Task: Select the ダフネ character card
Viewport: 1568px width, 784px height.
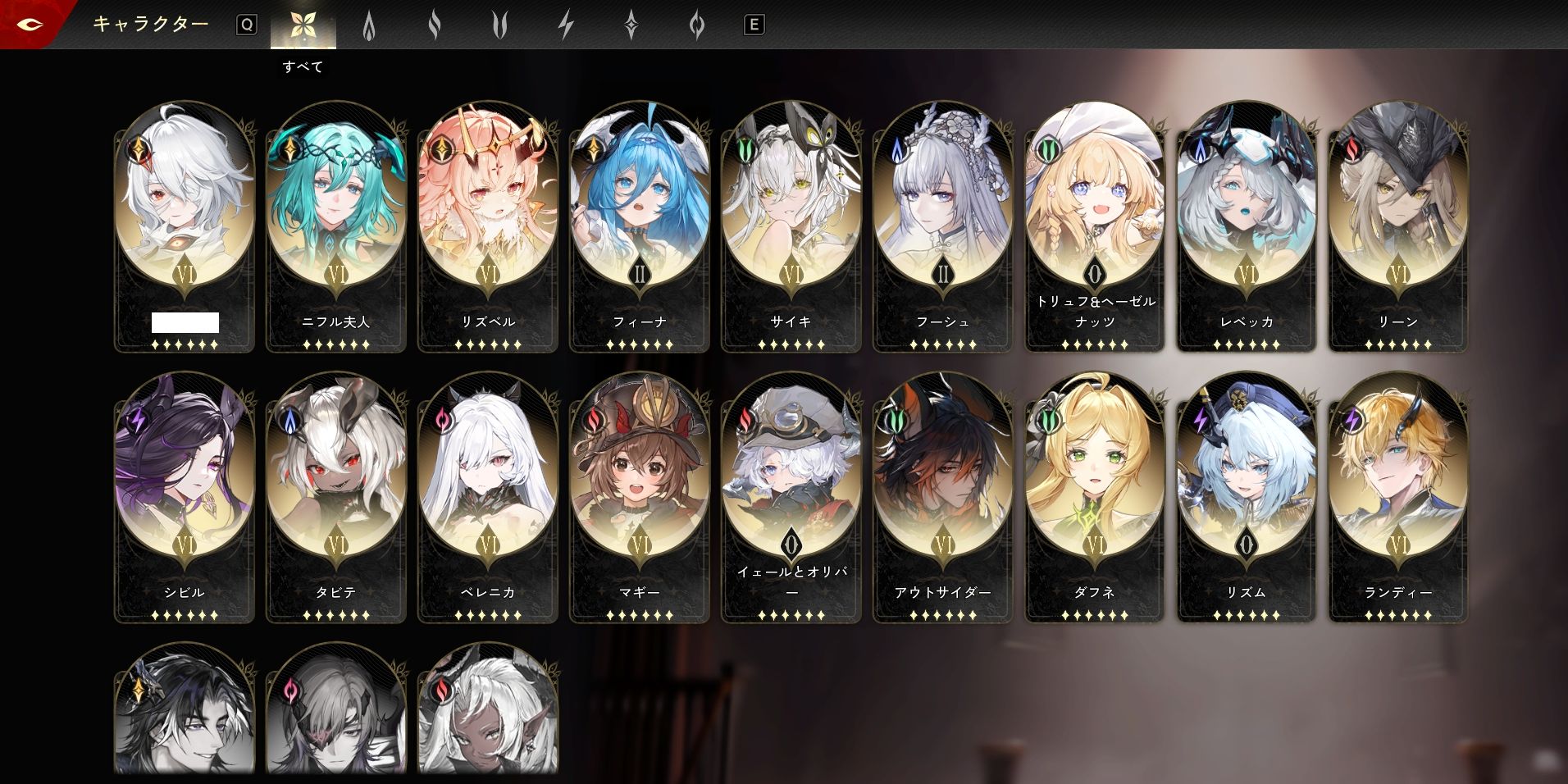Action: 1095,496
